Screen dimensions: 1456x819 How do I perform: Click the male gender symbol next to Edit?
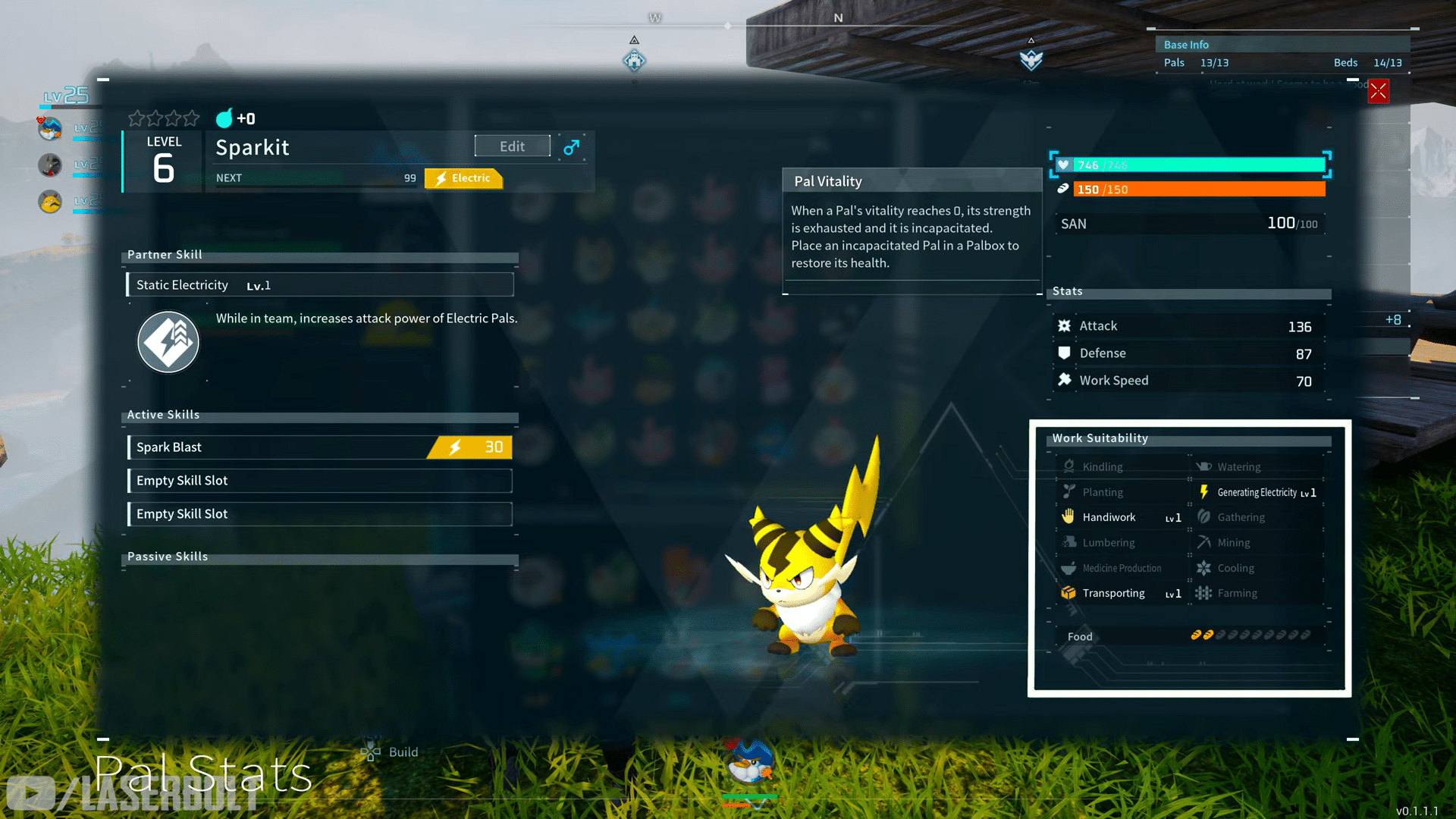pos(570,147)
